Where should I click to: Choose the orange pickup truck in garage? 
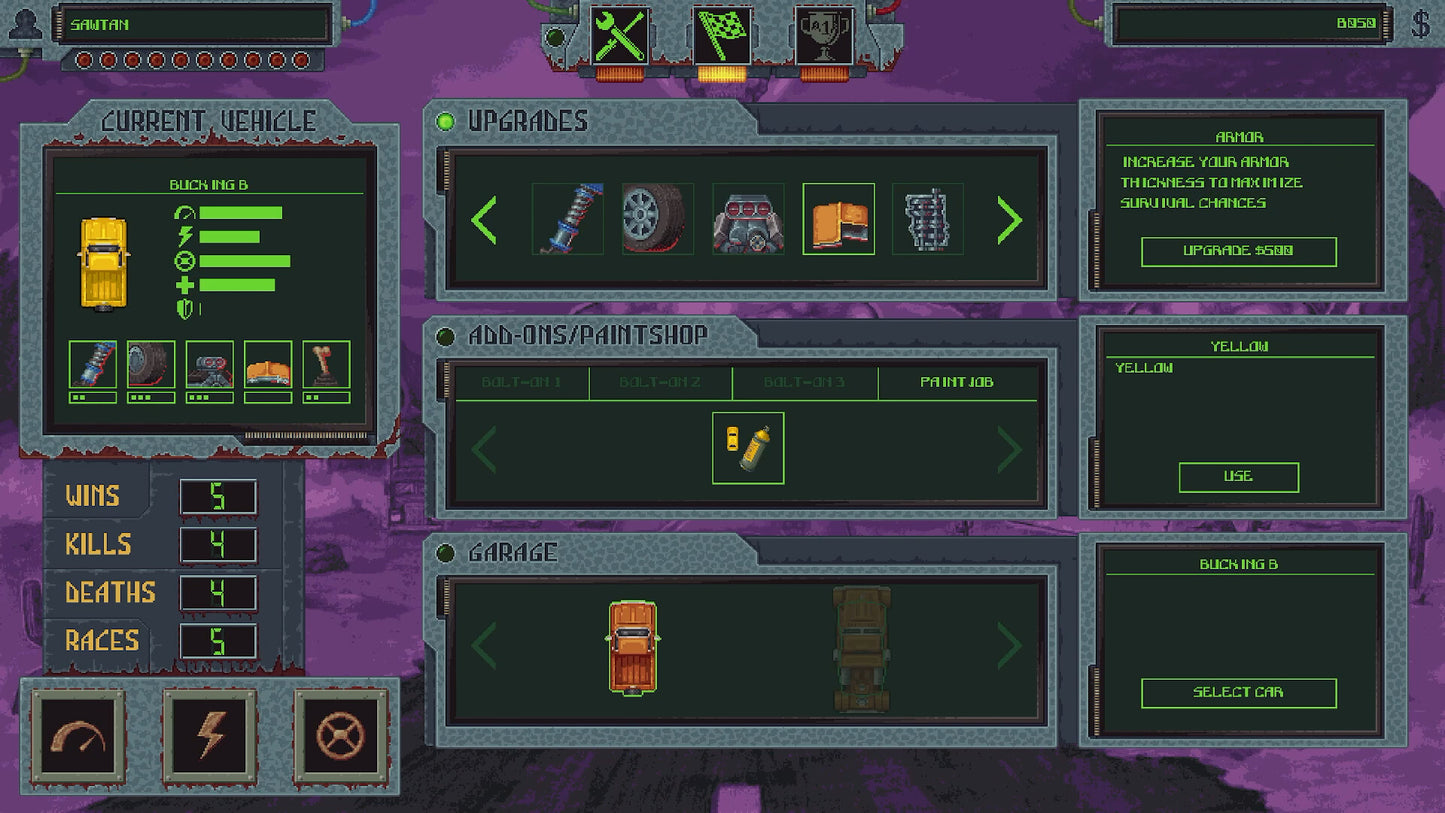633,646
